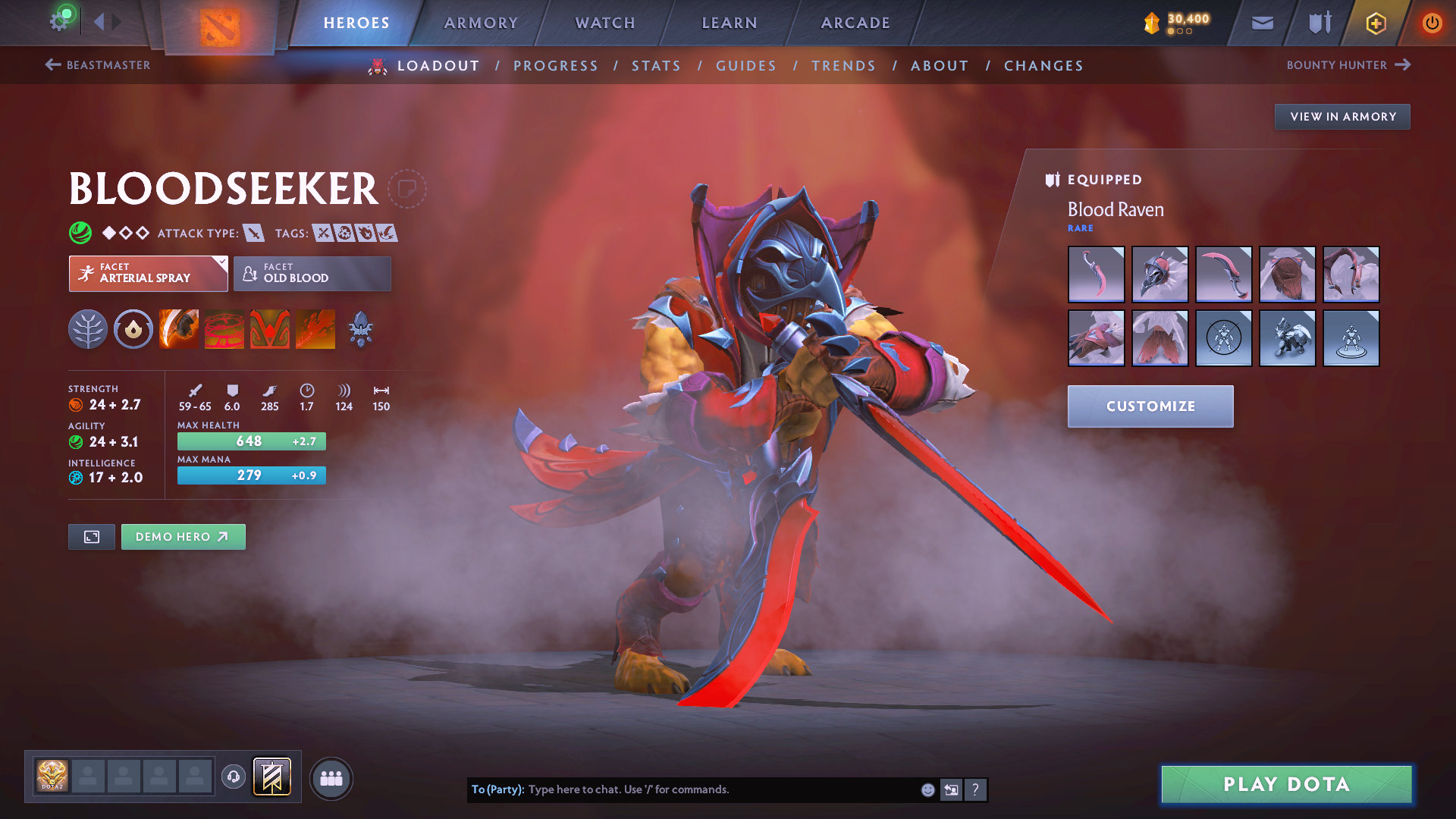This screenshot has height=819, width=1456.
Task: Open the Arcade tab
Action: 855,23
